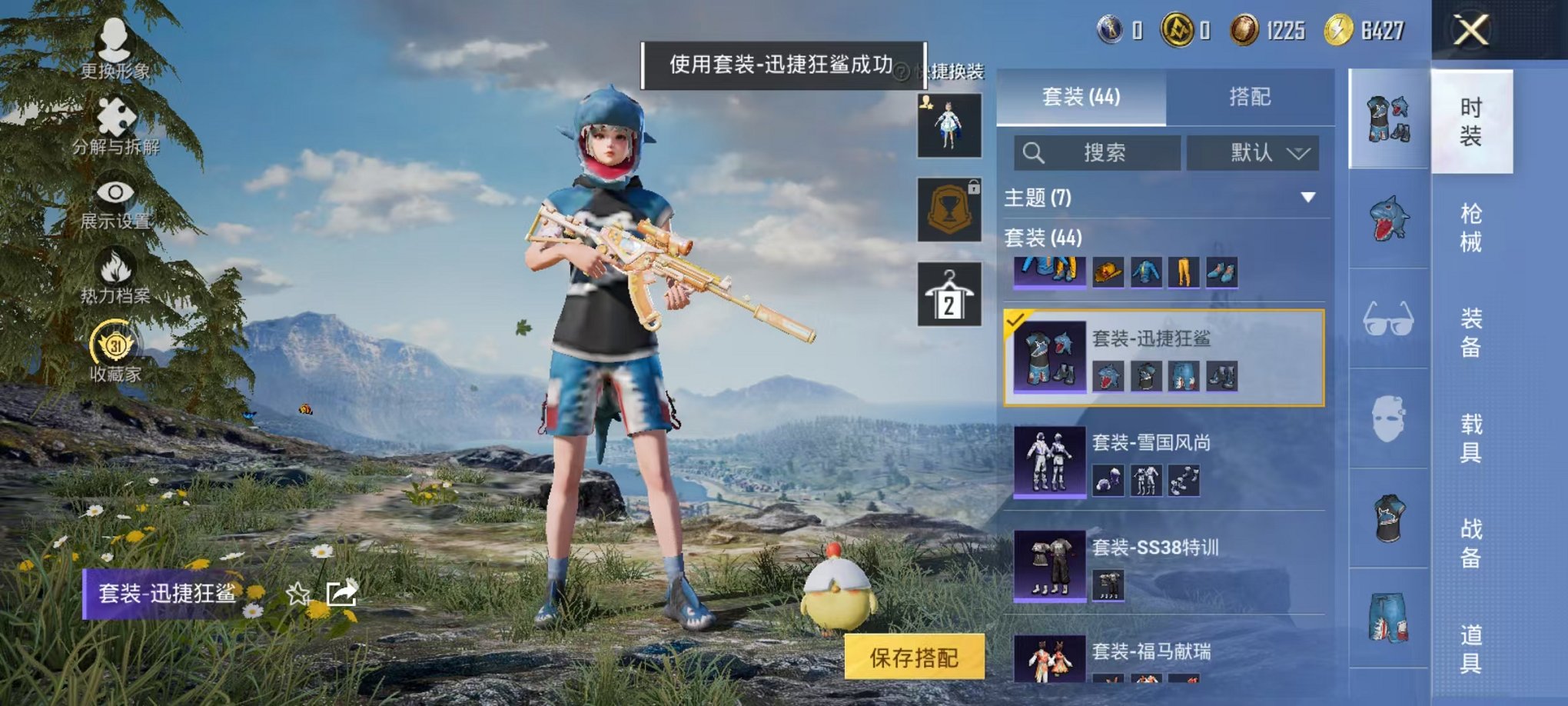Open the 默认 sort dropdown
Viewport: 1568px width, 706px height.
pyautogui.click(x=1253, y=152)
